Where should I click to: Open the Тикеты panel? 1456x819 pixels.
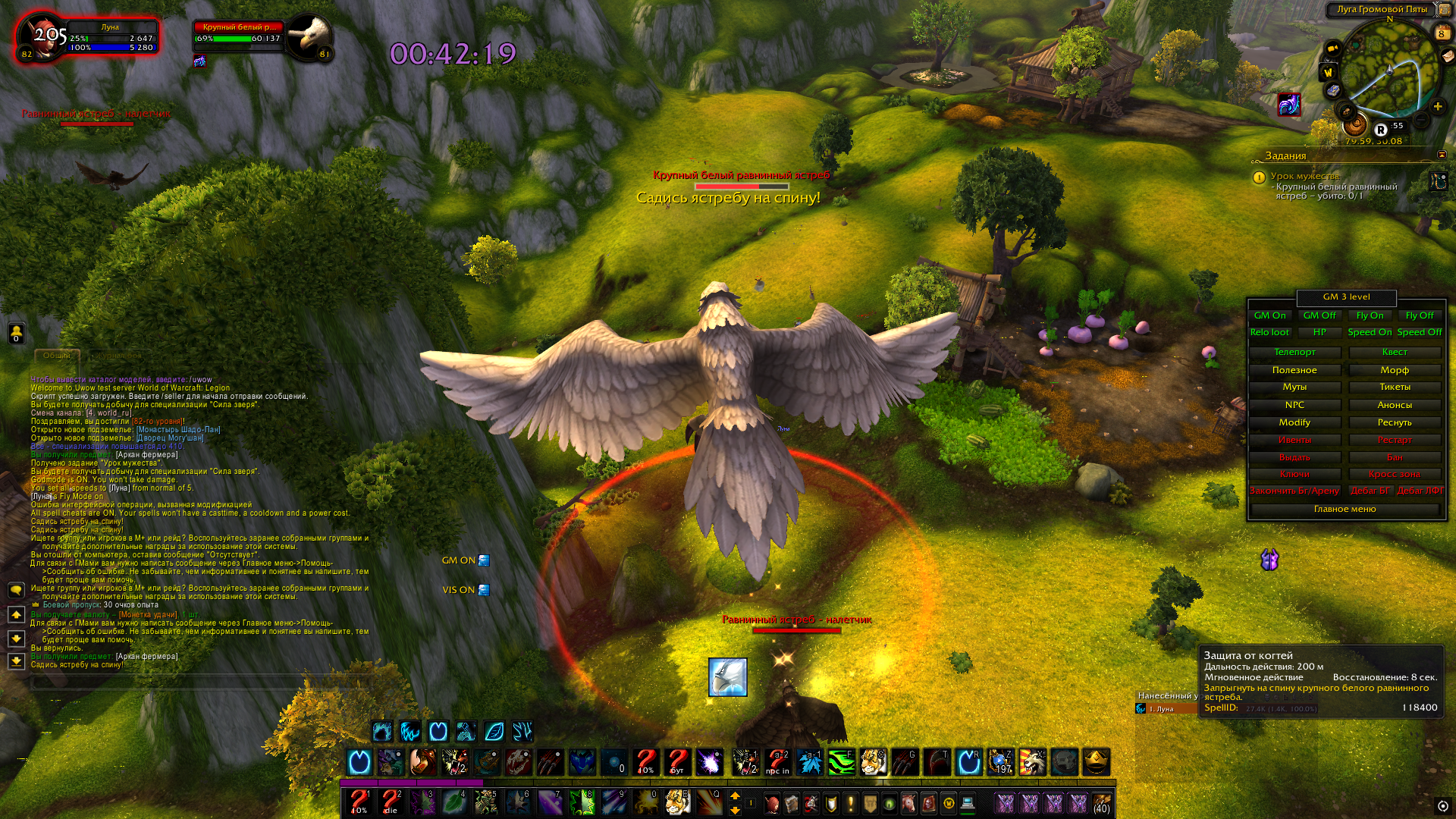click(x=1394, y=387)
